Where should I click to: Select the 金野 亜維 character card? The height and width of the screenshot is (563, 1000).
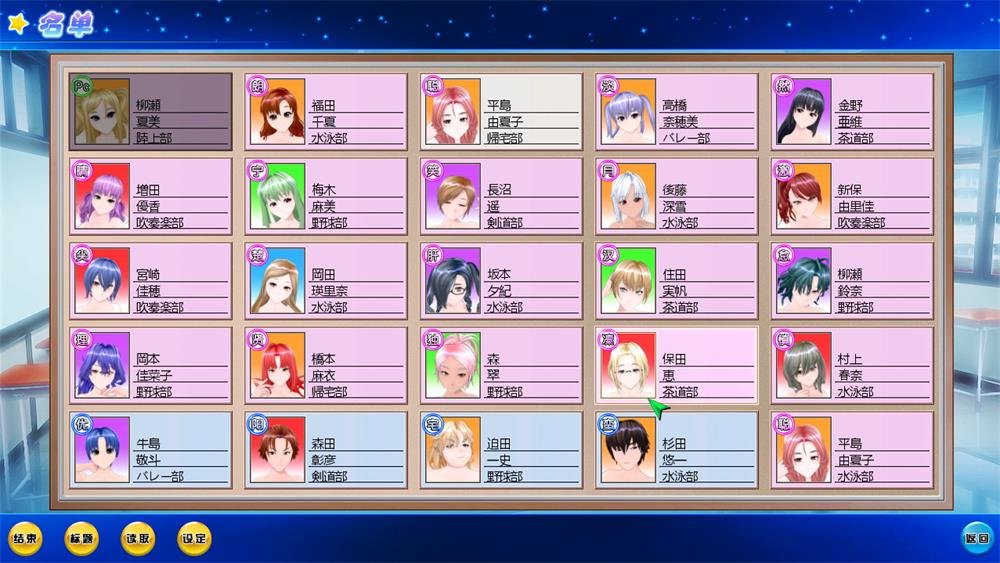[x=852, y=111]
